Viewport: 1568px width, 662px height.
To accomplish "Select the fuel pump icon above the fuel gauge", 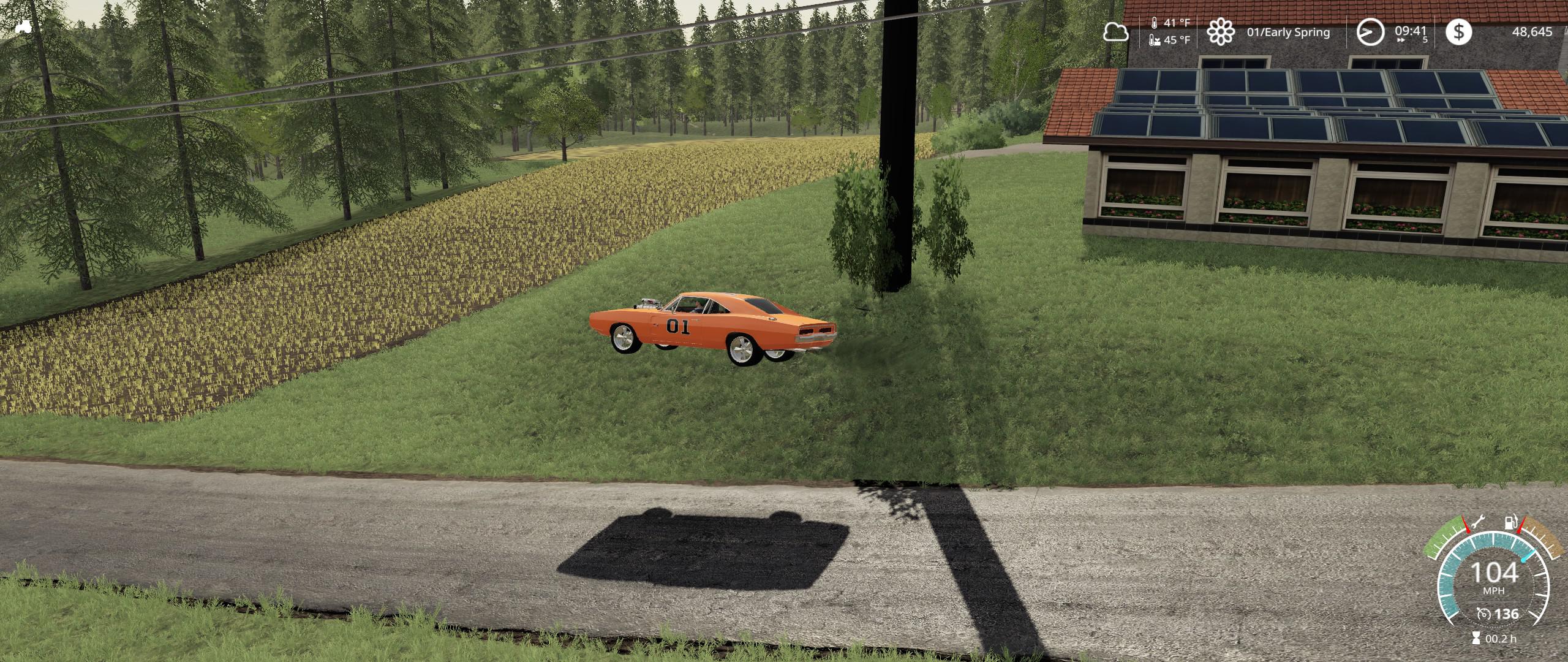I will (x=1511, y=522).
